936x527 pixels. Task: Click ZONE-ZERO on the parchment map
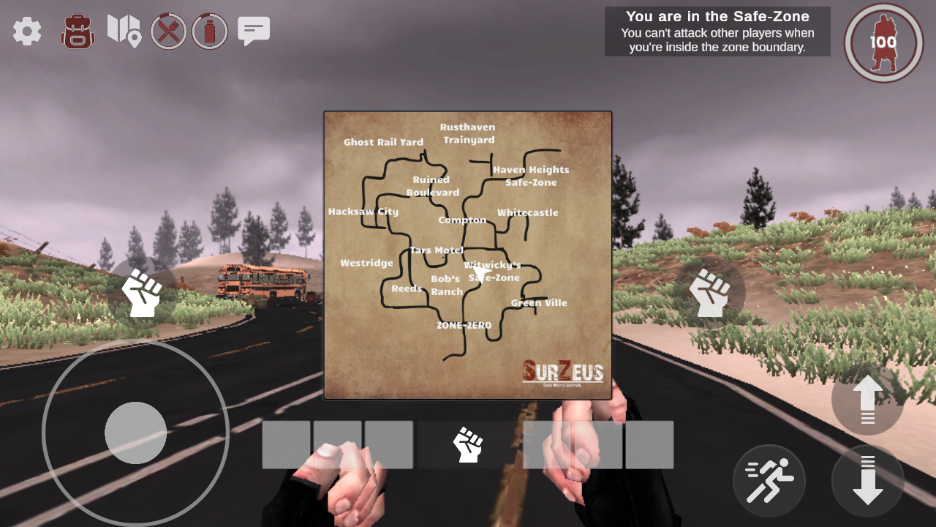click(464, 326)
